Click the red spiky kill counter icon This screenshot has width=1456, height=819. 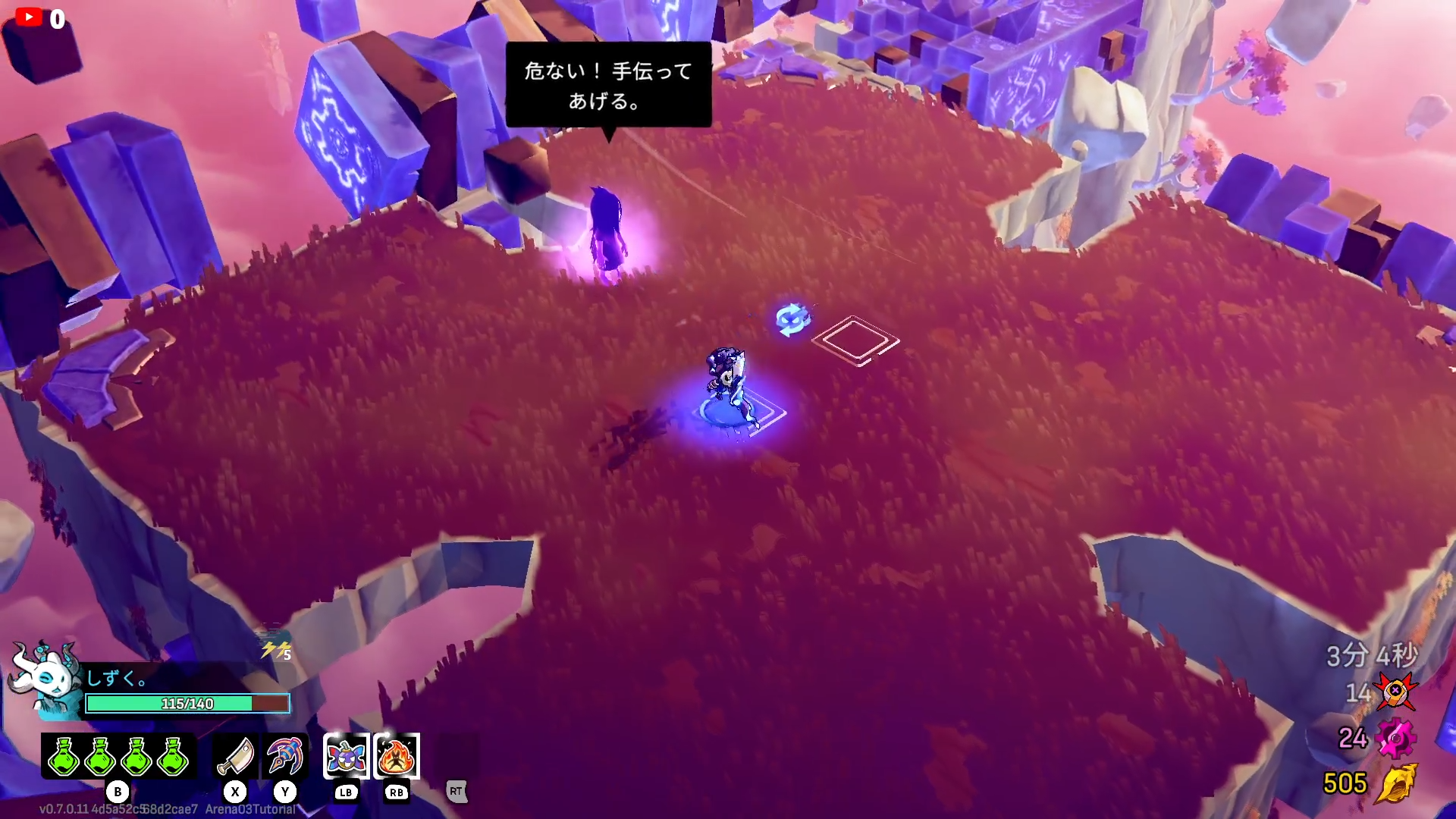pyautogui.click(x=1395, y=692)
